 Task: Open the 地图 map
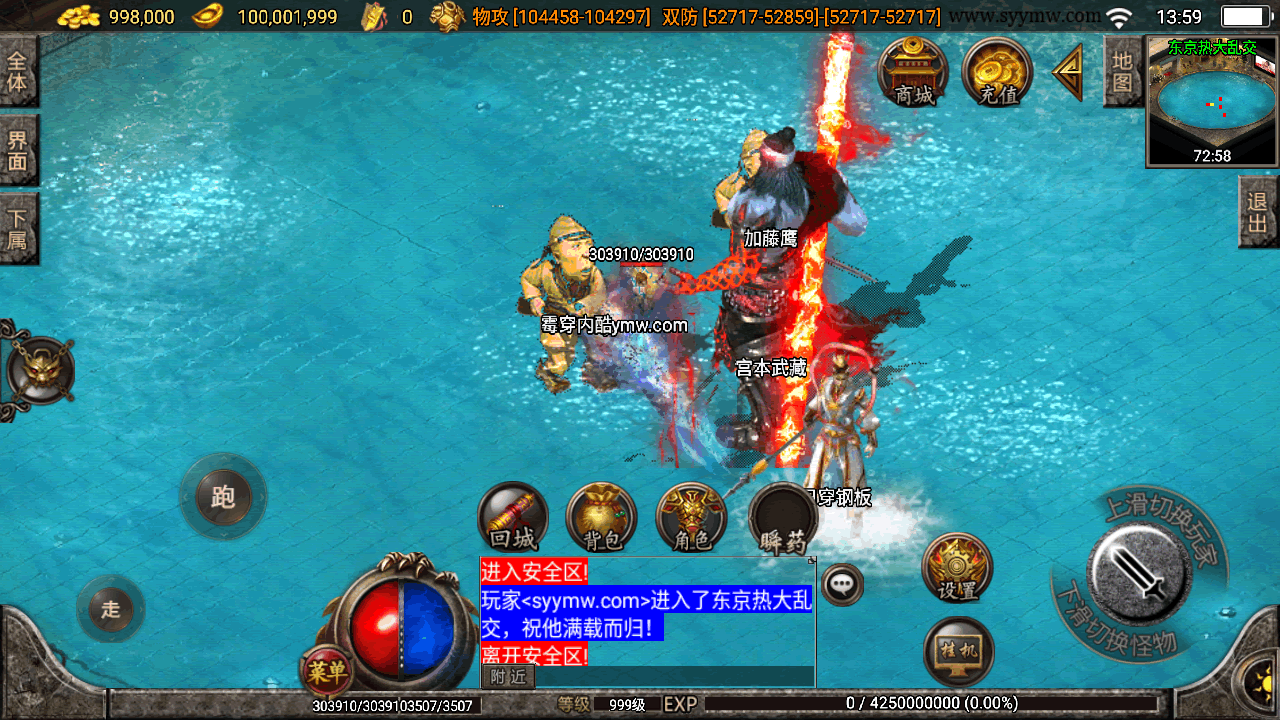[x=1123, y=71]
